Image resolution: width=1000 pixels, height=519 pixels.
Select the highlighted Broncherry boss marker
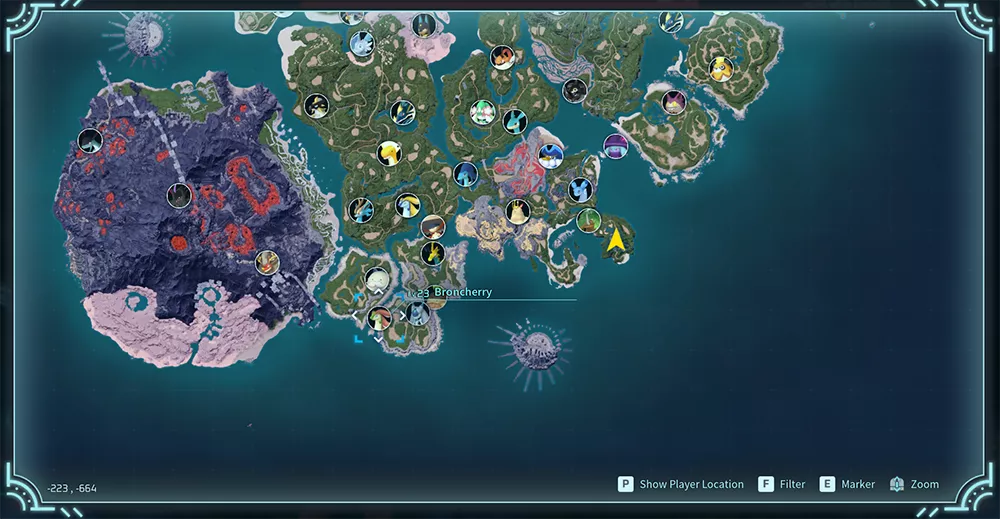point(379,318)
